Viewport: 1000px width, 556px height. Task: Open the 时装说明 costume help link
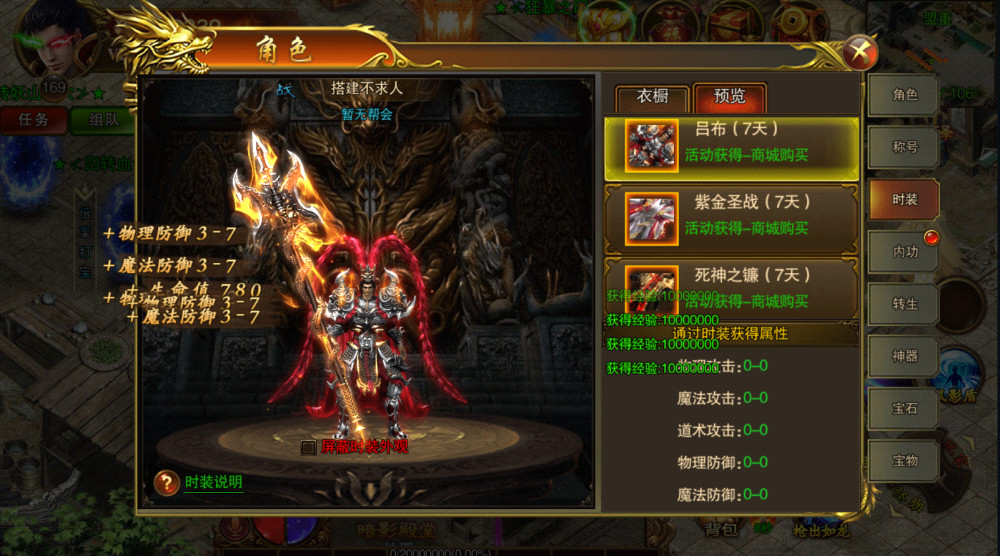[x=213, y=482]
